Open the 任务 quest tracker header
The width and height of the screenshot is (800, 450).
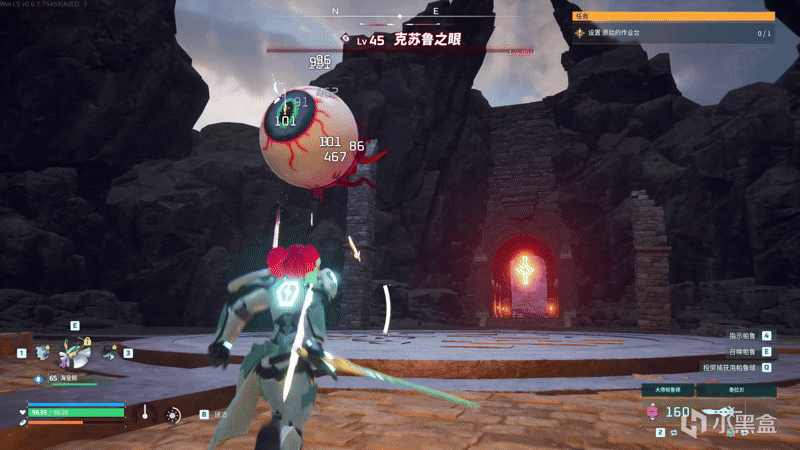point(673,16)
